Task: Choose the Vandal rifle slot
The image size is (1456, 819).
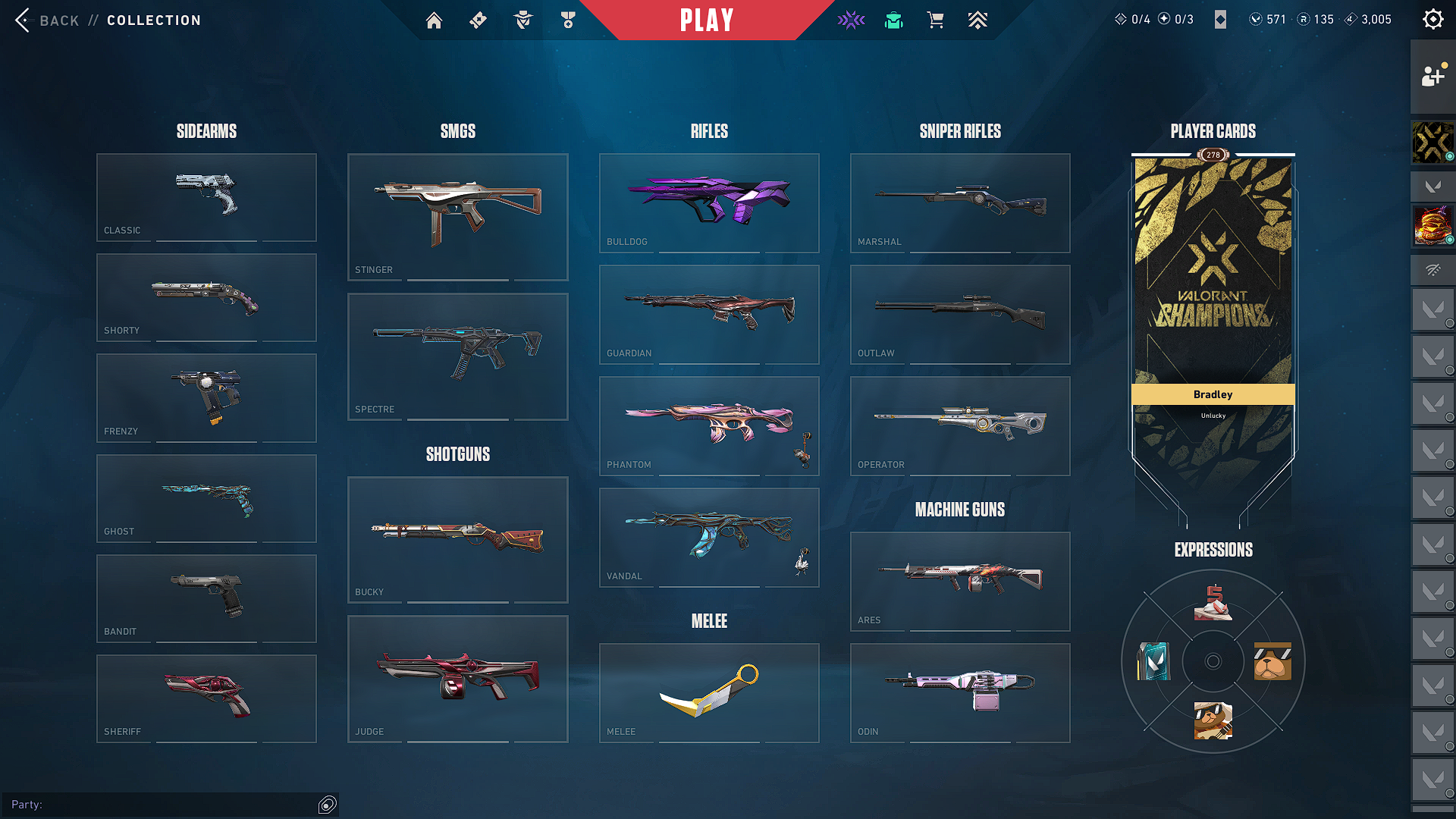Action: point(709,537)
